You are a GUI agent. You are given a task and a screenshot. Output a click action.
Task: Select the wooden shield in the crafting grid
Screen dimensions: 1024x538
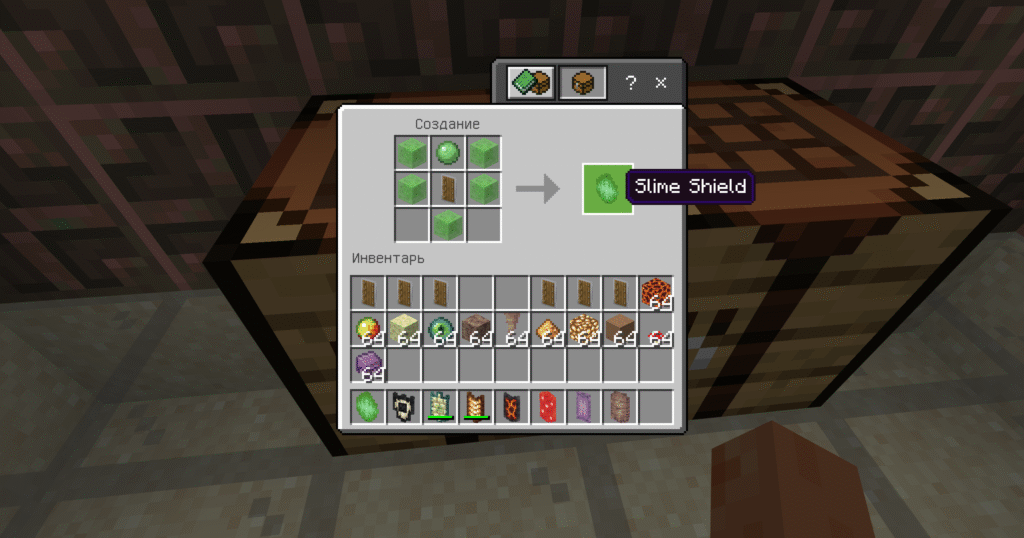[x=447, y=188]
